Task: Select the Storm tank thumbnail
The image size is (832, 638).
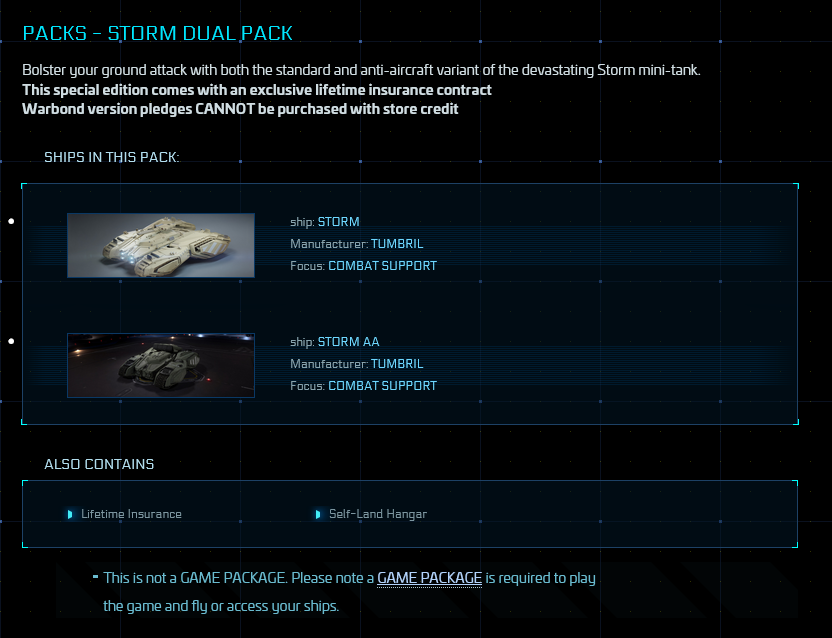Action: tap(161, 245)
